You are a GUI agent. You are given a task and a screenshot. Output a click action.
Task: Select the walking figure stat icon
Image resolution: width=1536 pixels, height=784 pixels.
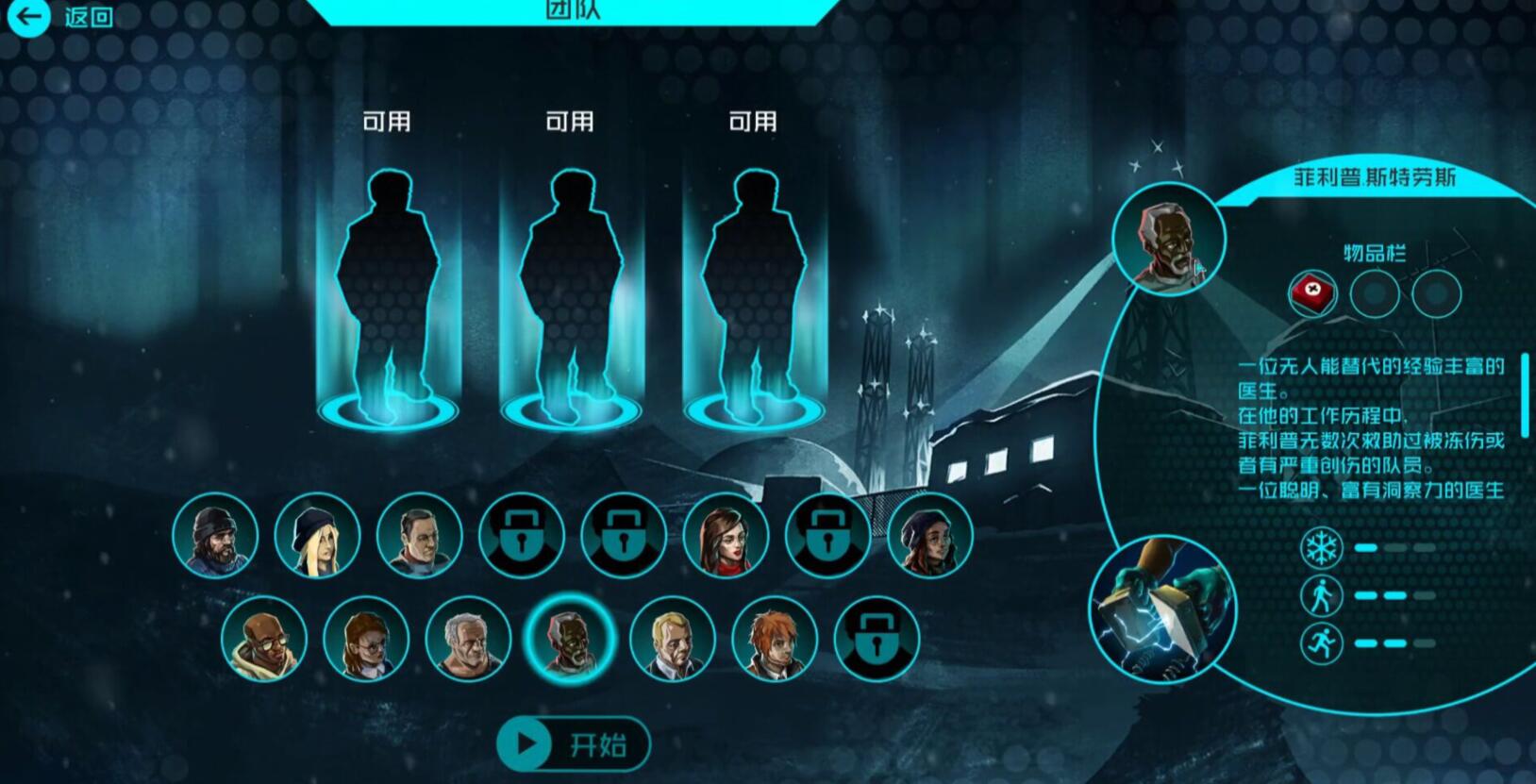pos(1321,595)
